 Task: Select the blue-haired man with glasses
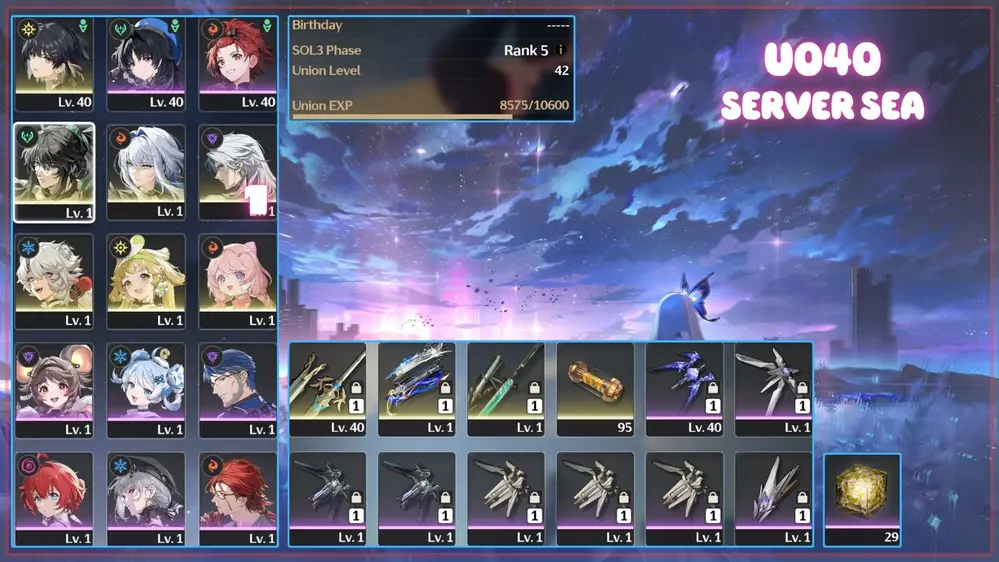click(238, 389)
